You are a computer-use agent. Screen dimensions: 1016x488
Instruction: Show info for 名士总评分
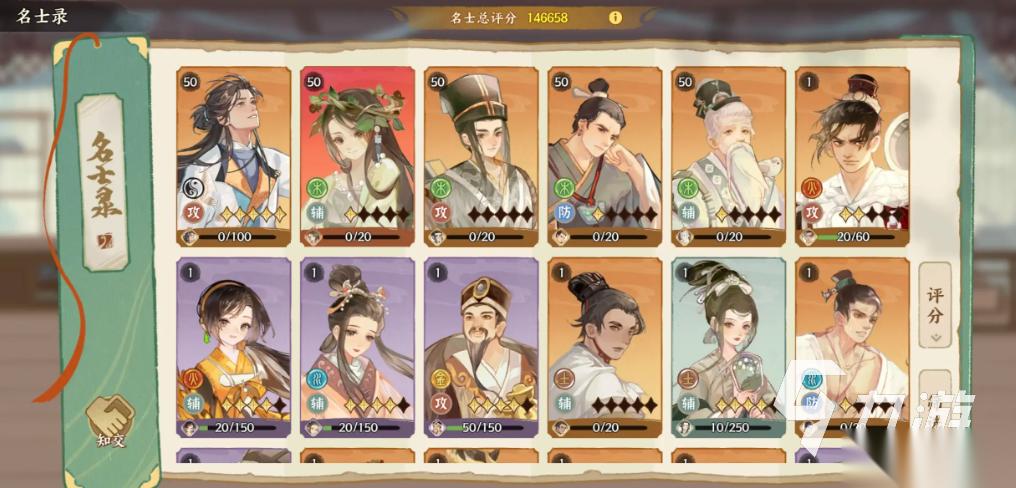(615, 17)
